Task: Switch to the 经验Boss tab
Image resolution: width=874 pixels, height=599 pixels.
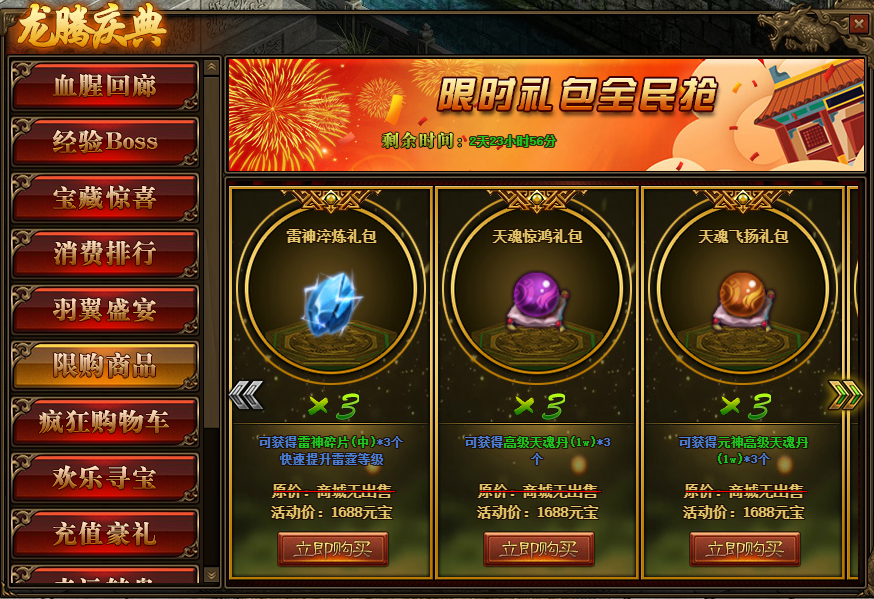Action: click(104, 142)
